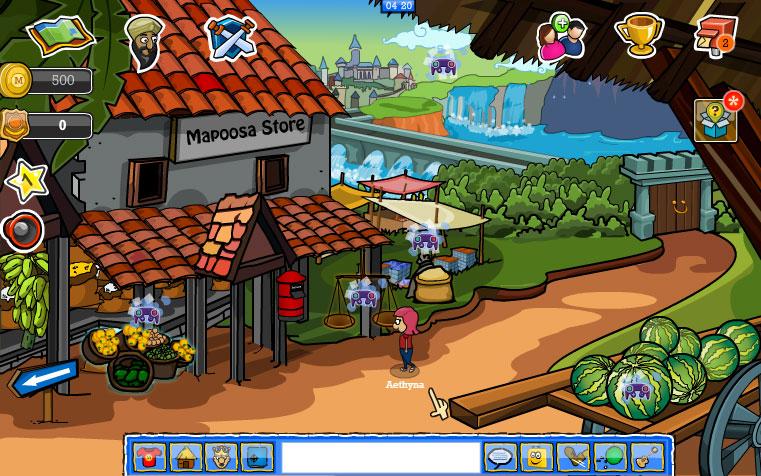Viewport: 761px width, 476px height.
Task: Toggle the sound speaker icon
Action: (23, 231)
